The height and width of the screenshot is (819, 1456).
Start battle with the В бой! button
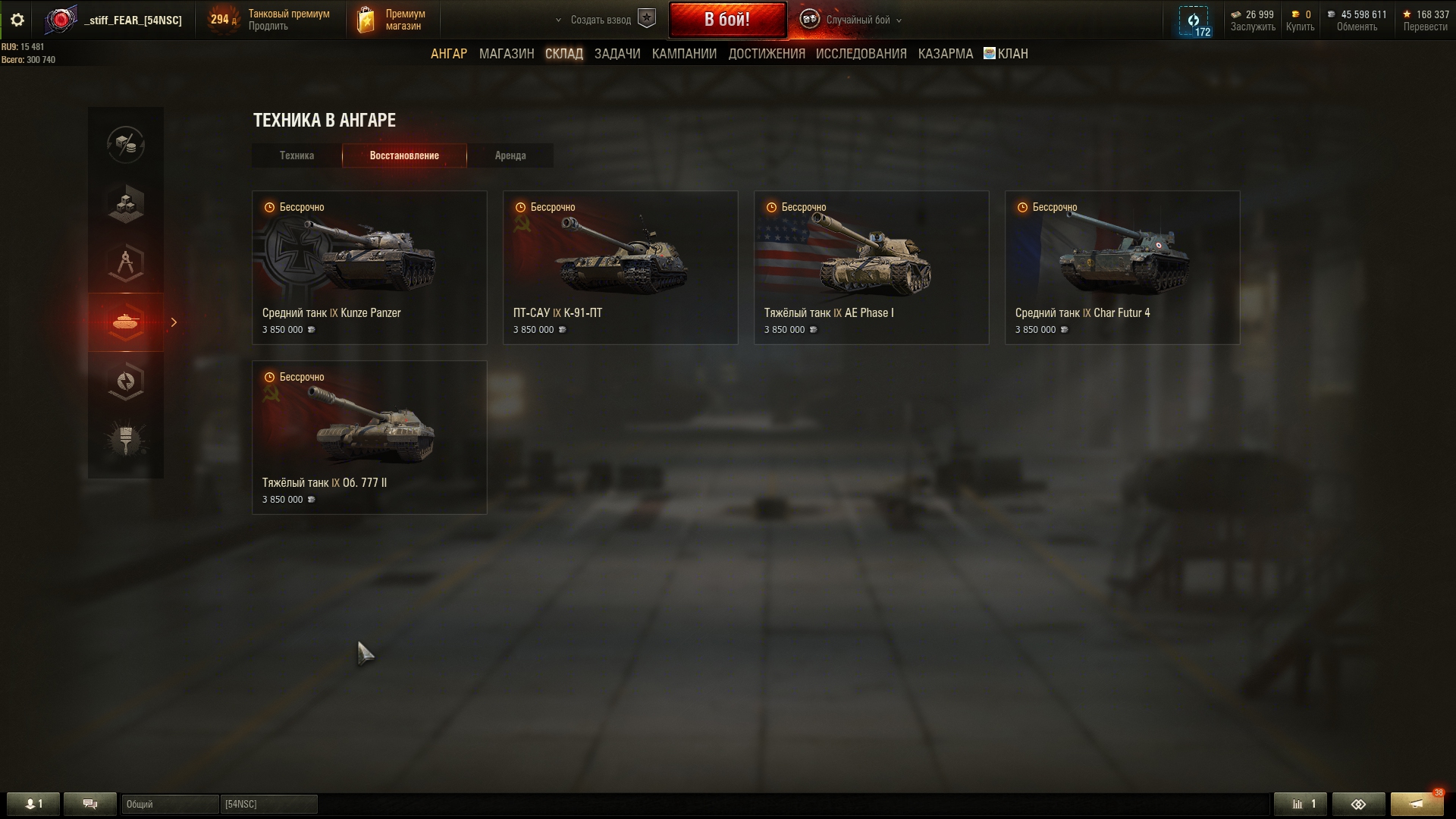(x=726, y=20)
